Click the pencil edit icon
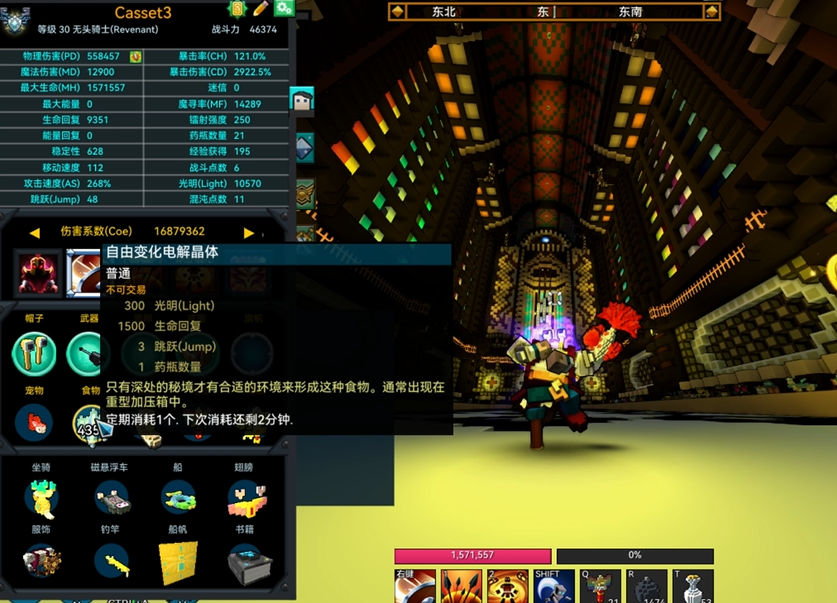 (x=261, y=9)
